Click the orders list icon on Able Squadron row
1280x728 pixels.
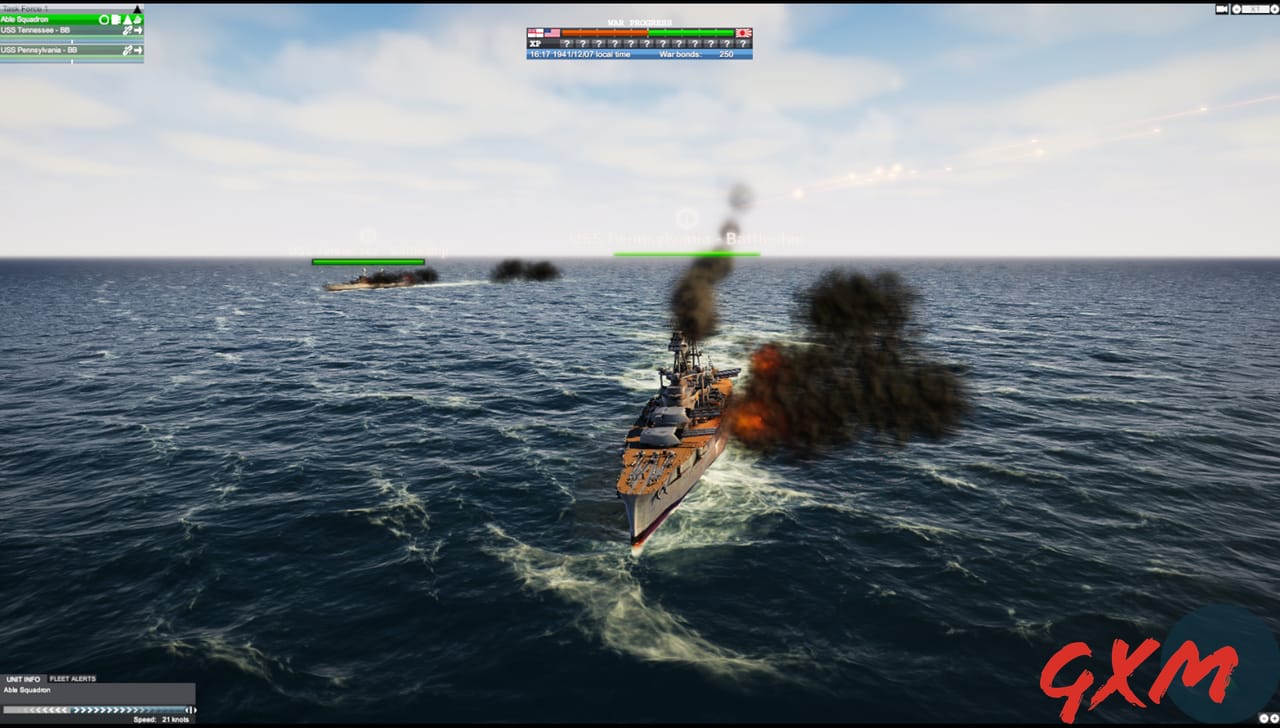tap(115, 19)
